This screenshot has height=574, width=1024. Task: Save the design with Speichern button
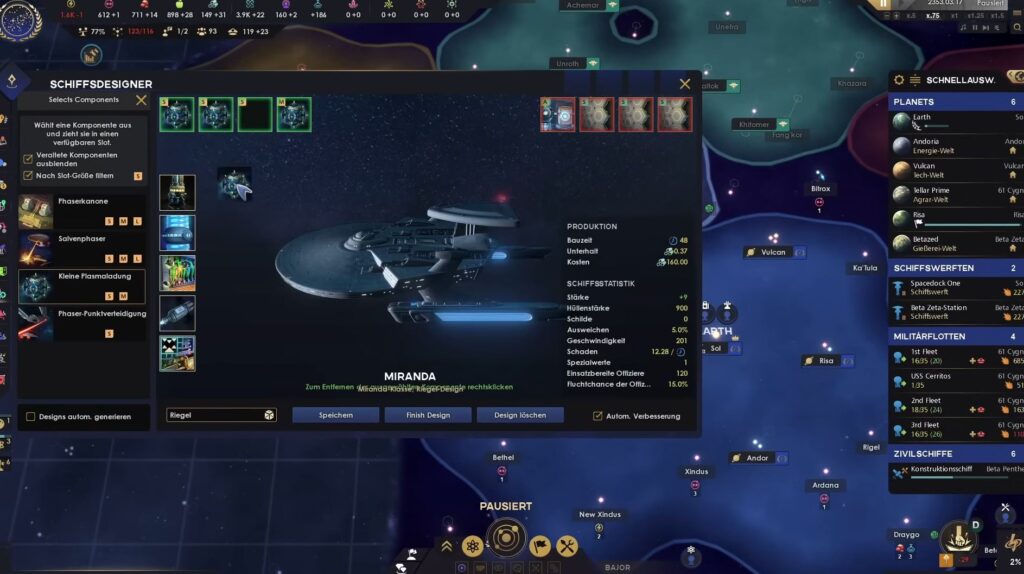coord(335,415)
